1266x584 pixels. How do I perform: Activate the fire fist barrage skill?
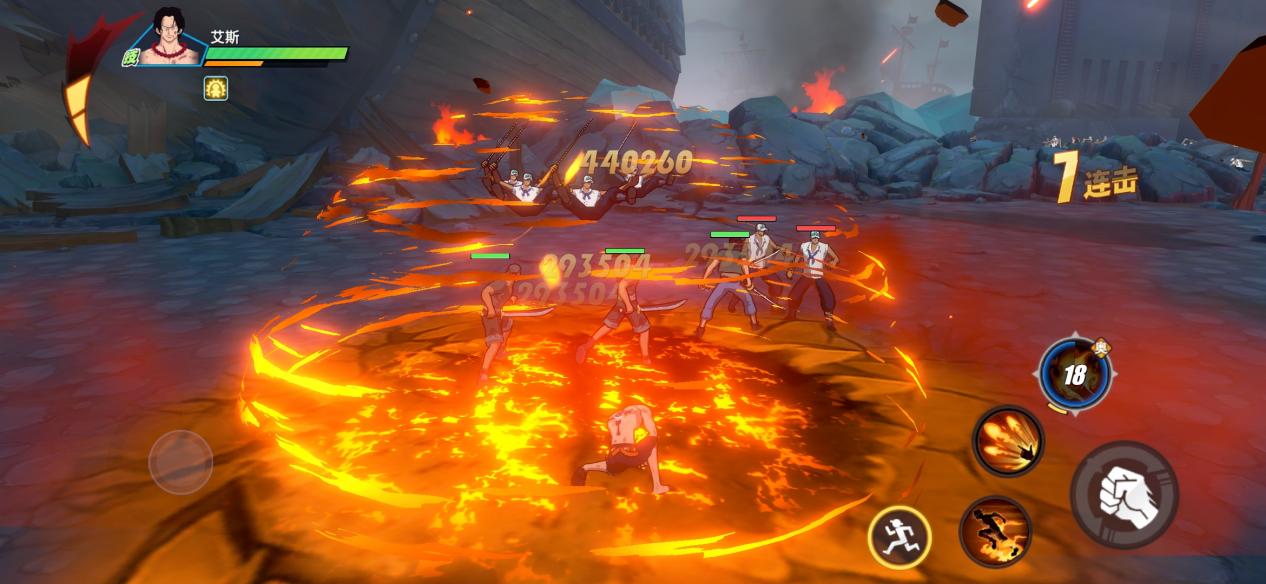tap(1007, 441)
